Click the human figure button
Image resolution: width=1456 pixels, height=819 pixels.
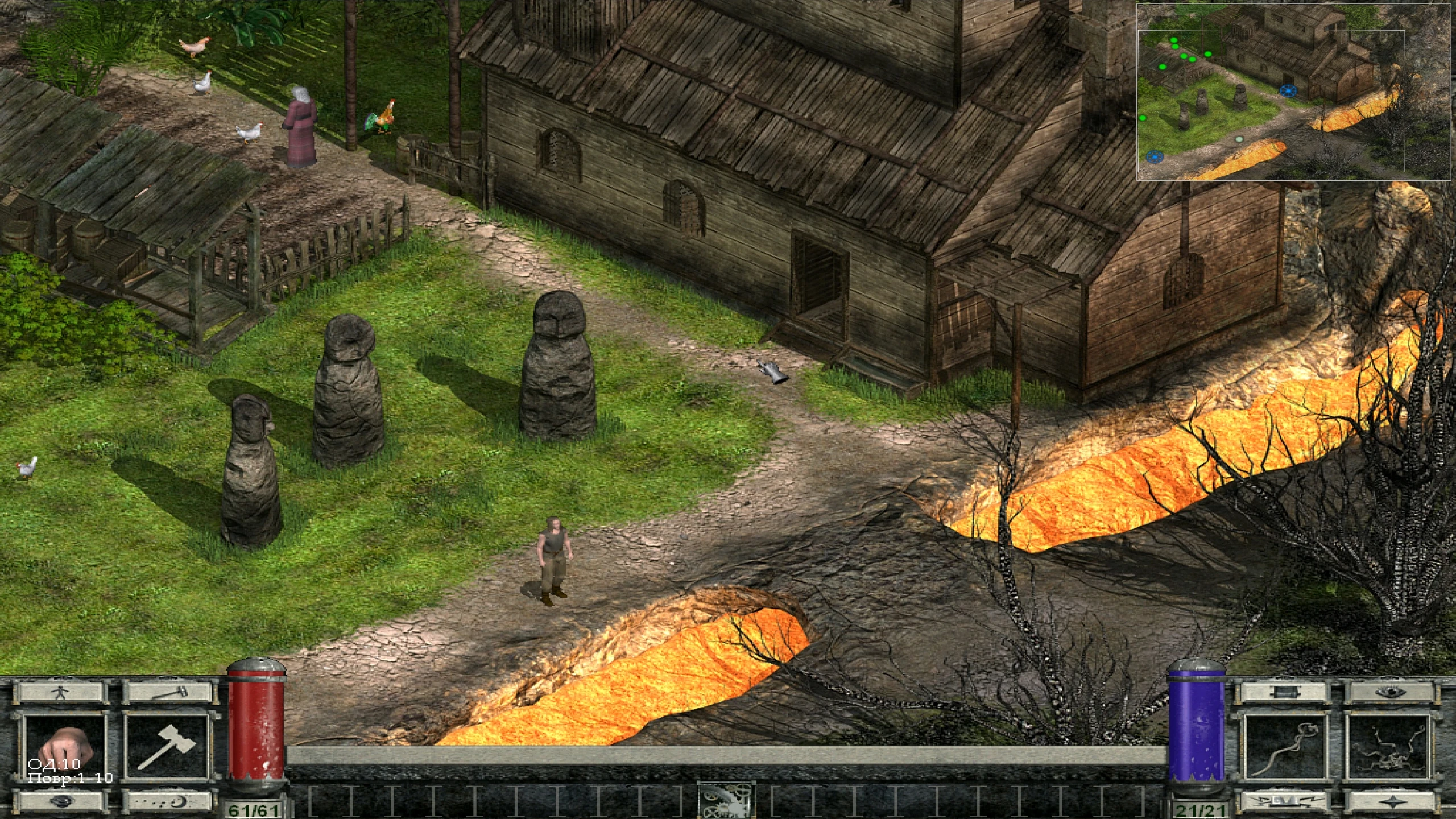click(x=60, y=693)
